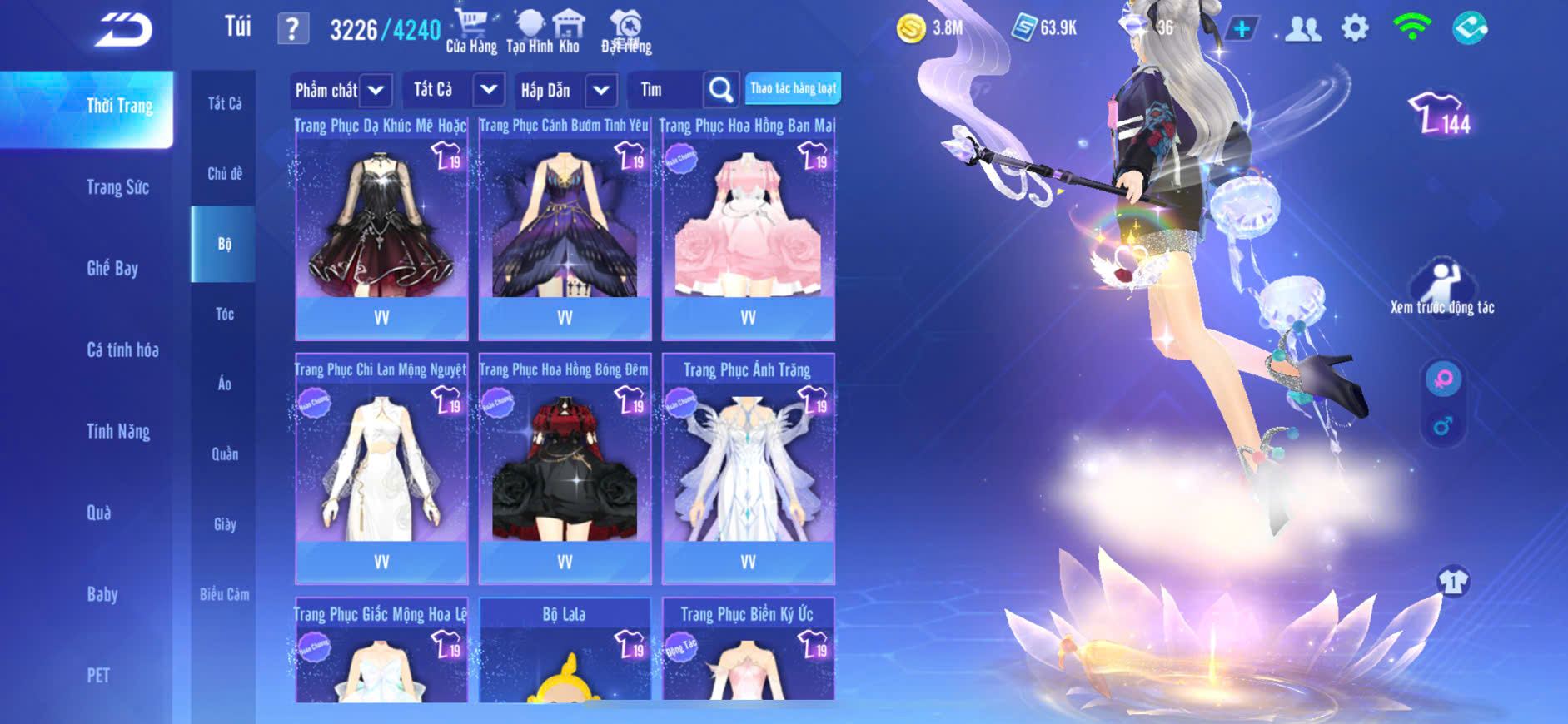This screenshot has width=1568, height=724.
Task: Open the Phẩm chất dropdown
Action: click(x=340, y=90)
